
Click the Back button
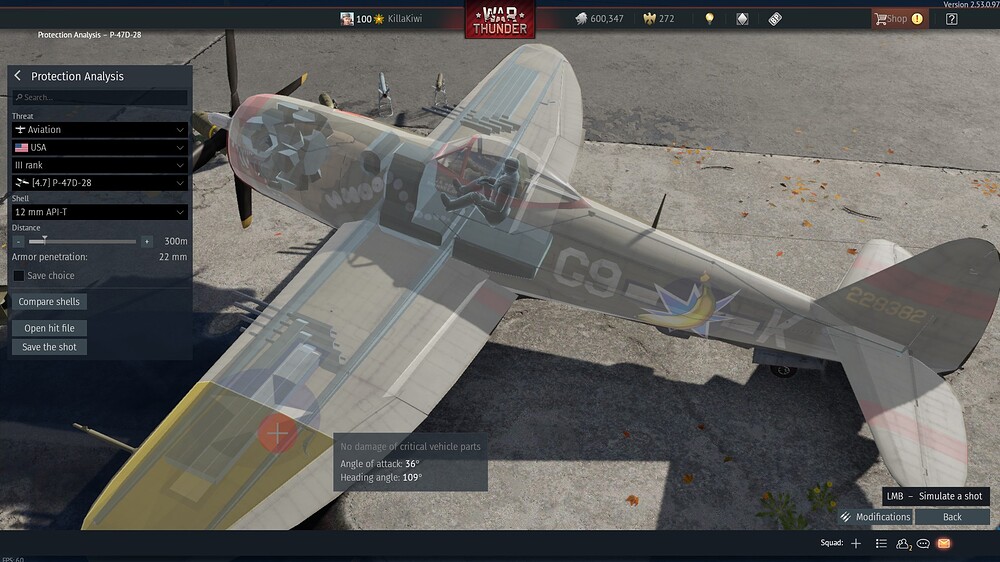click(952, 517)
